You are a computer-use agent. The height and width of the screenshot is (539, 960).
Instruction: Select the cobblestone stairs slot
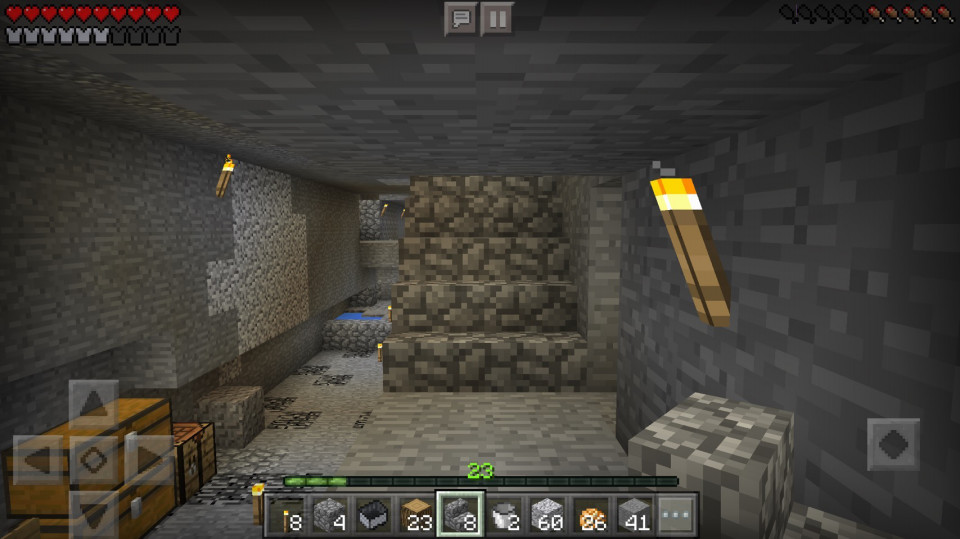pos(460,514)
